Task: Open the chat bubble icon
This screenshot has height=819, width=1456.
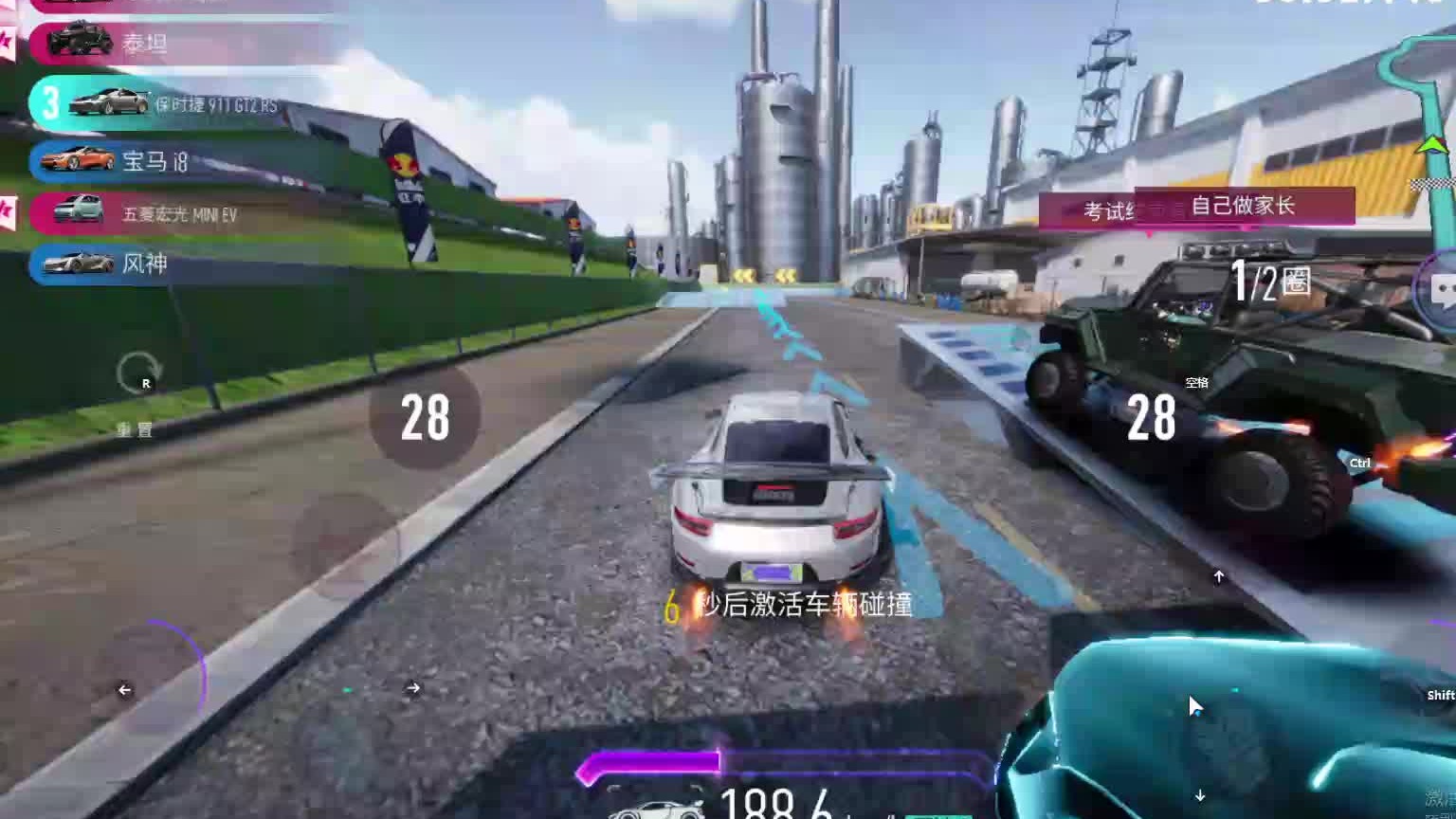Action: (x=1443, y=290)
